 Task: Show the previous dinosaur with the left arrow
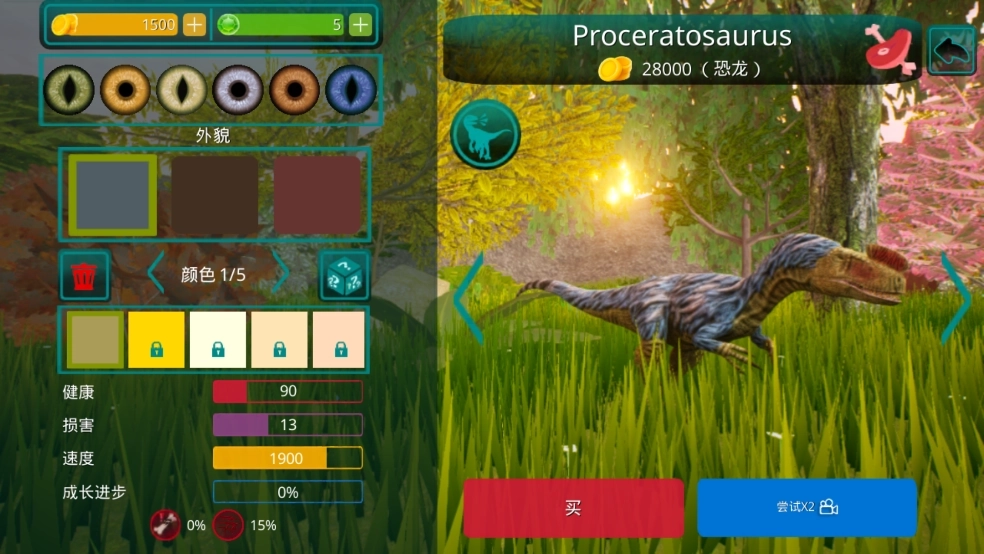point(469,298)
